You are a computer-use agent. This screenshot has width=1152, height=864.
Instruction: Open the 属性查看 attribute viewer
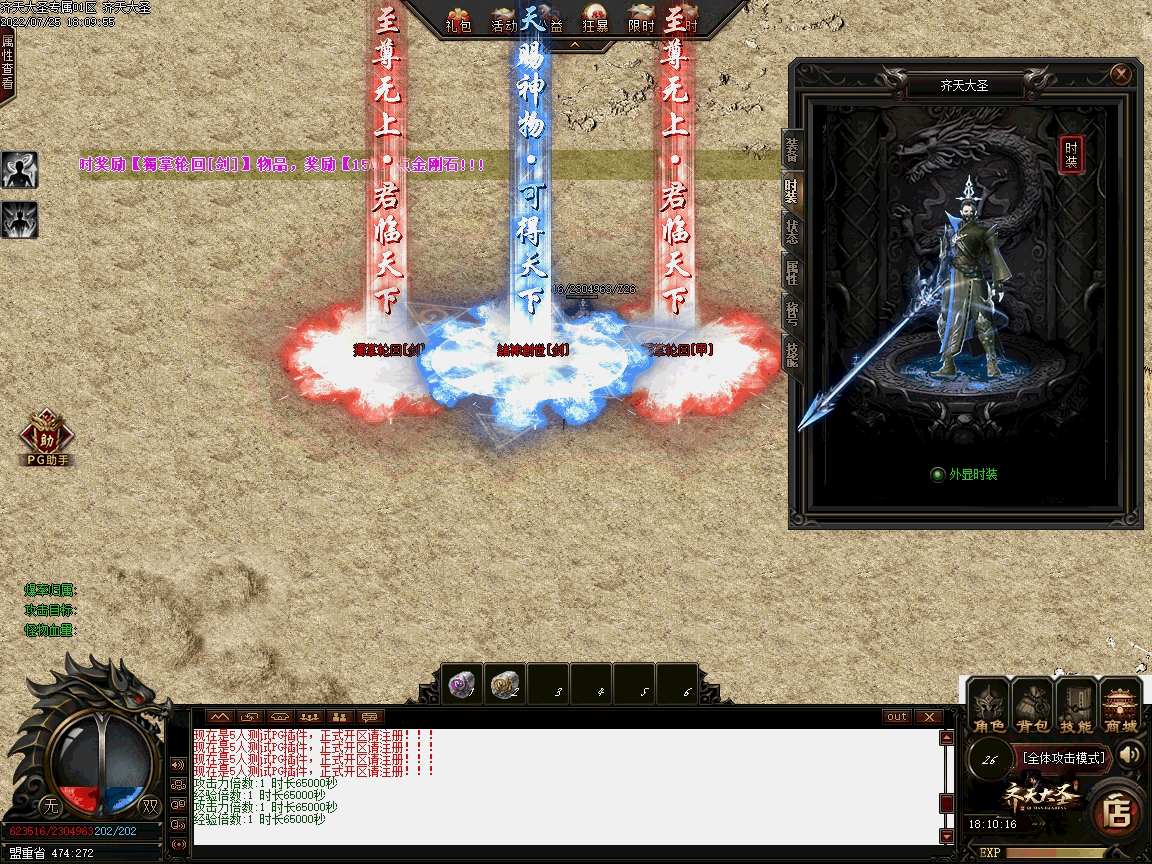(x=8, y=62)
